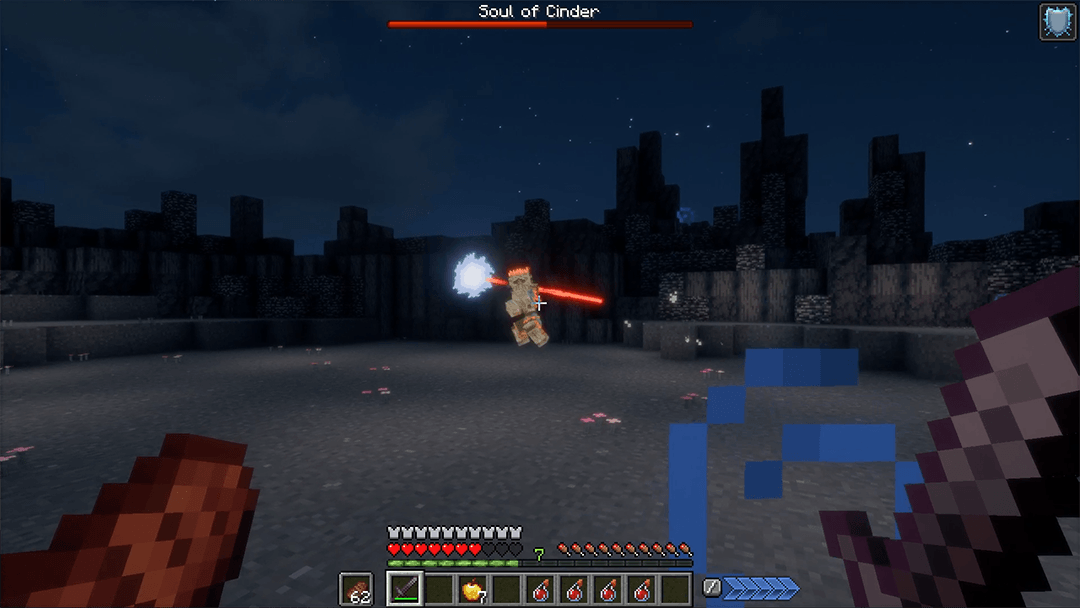Click the glowing shield status effect icon
Screen dimensions: 1080x608
click(x=1057, y=21)
